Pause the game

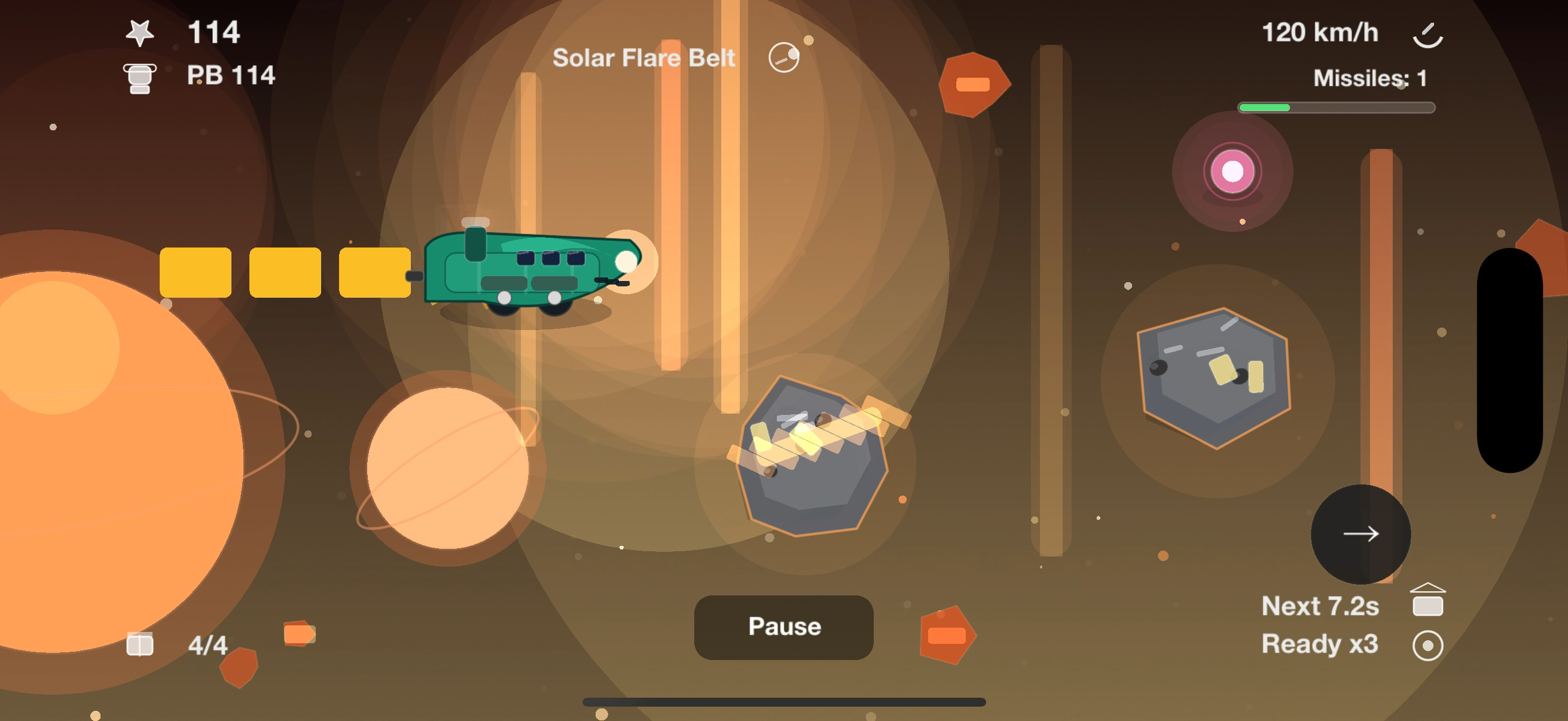(x=783, y=627)
